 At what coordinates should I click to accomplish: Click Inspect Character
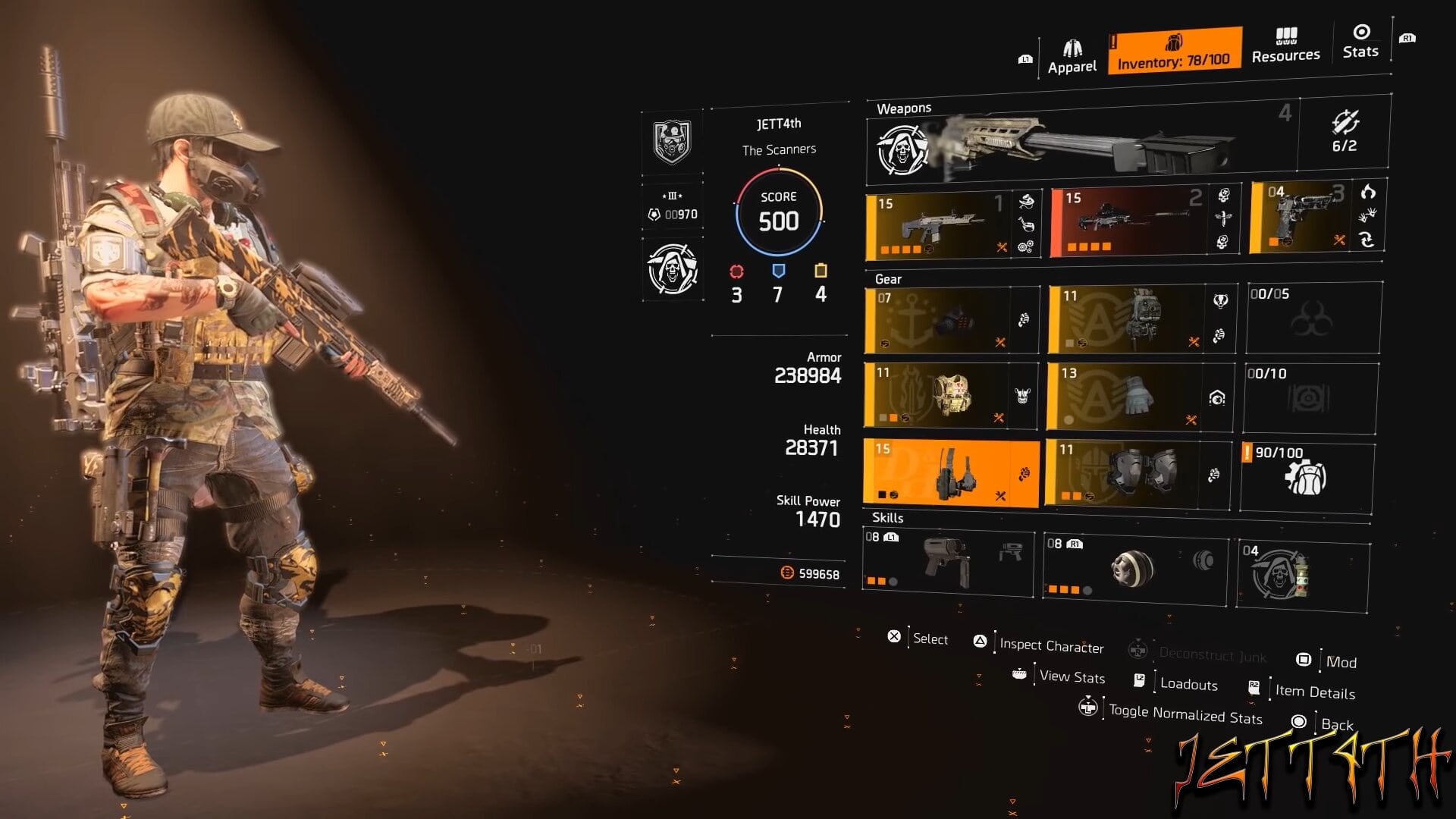click(x=1051, y=646)
